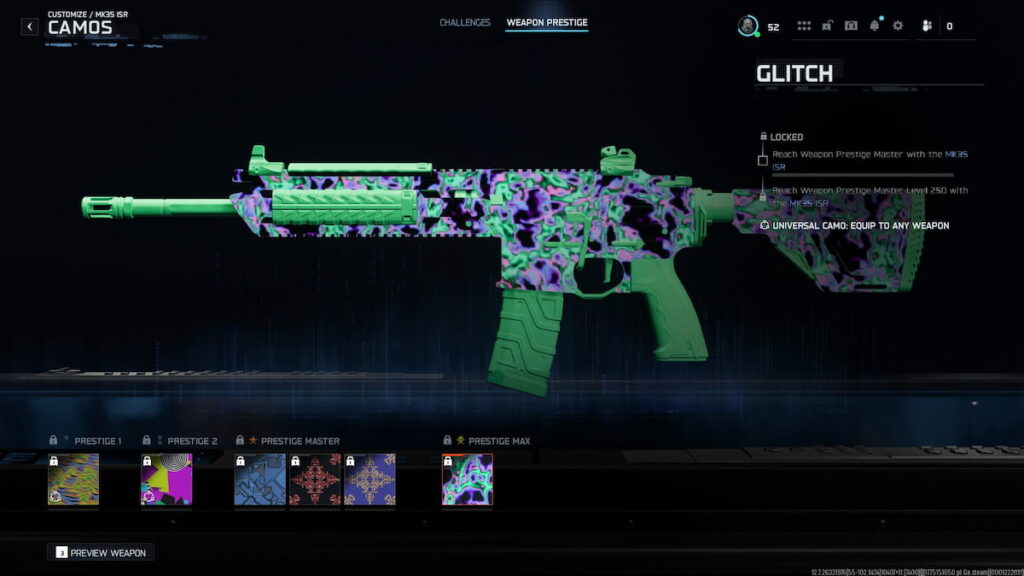This screenshot has width=1024, height=576.
Task: Go back using the arrow button
Action: click(30, 26)
